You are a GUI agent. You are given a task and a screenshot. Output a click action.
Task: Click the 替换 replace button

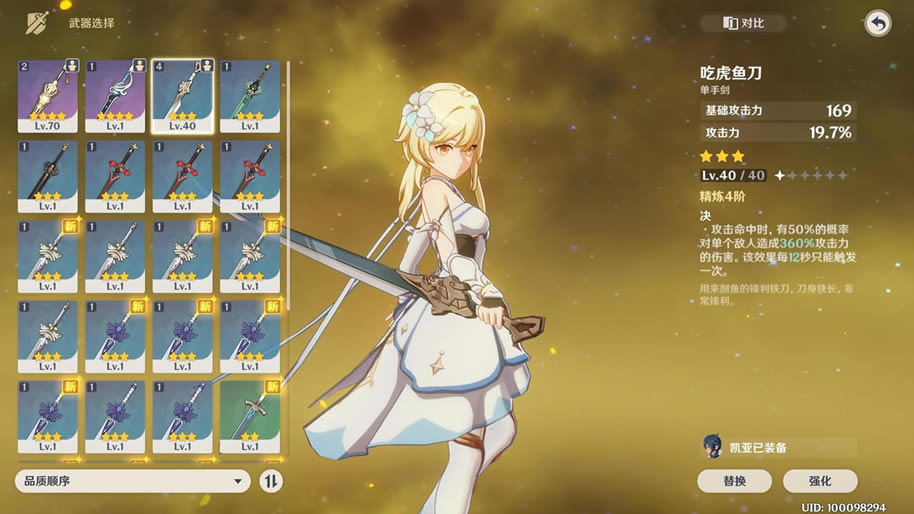(x=734, y=481)
